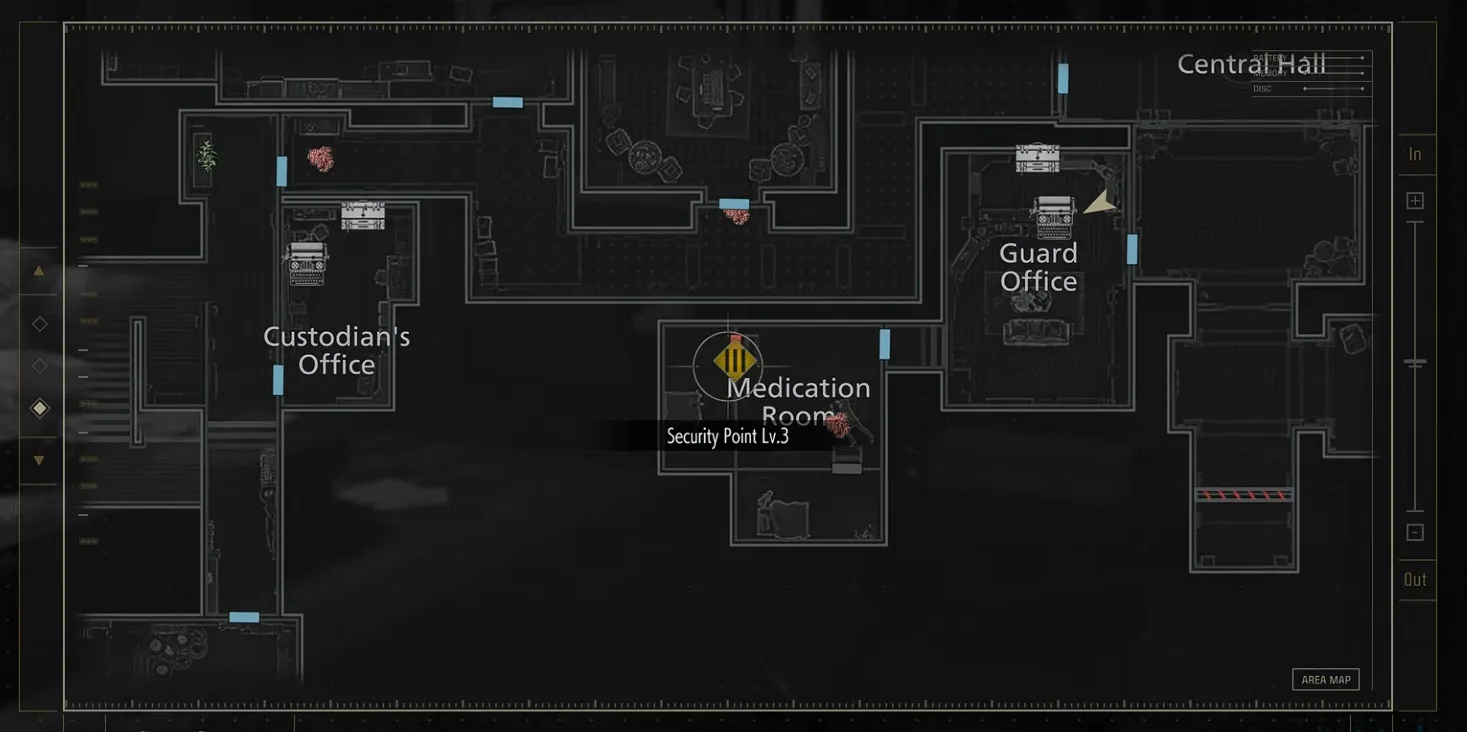The image size is (1467, 732).
Task: Click the zoom In plus icon
Action: [x=1415, y=199]
